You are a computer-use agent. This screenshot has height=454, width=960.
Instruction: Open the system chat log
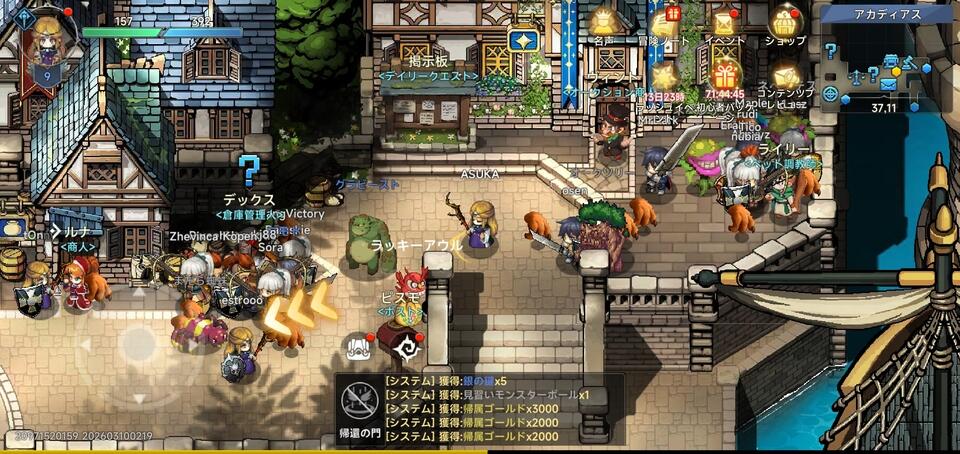(x=502, y=409)
